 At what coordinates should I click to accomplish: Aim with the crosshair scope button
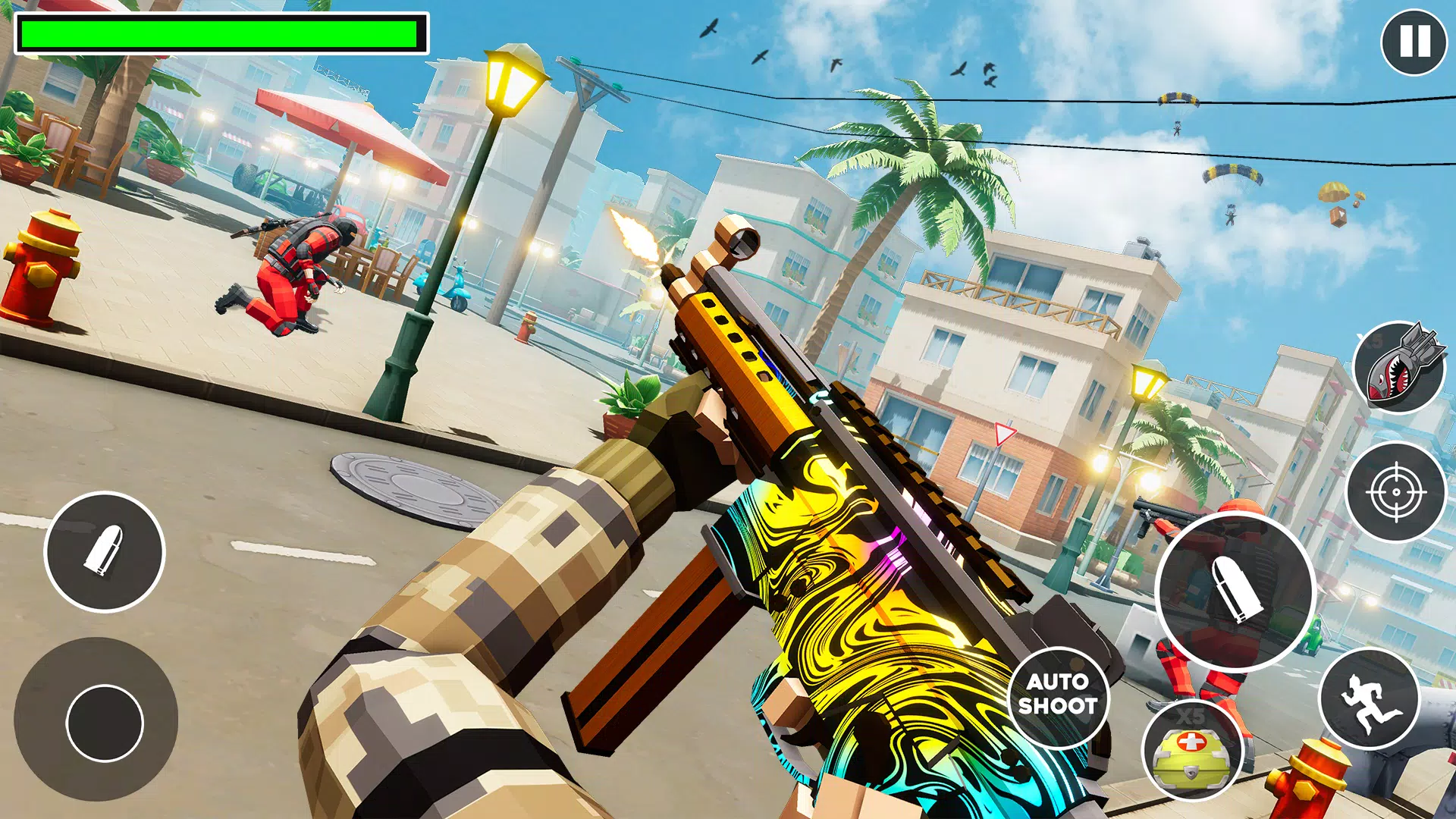1396,492
